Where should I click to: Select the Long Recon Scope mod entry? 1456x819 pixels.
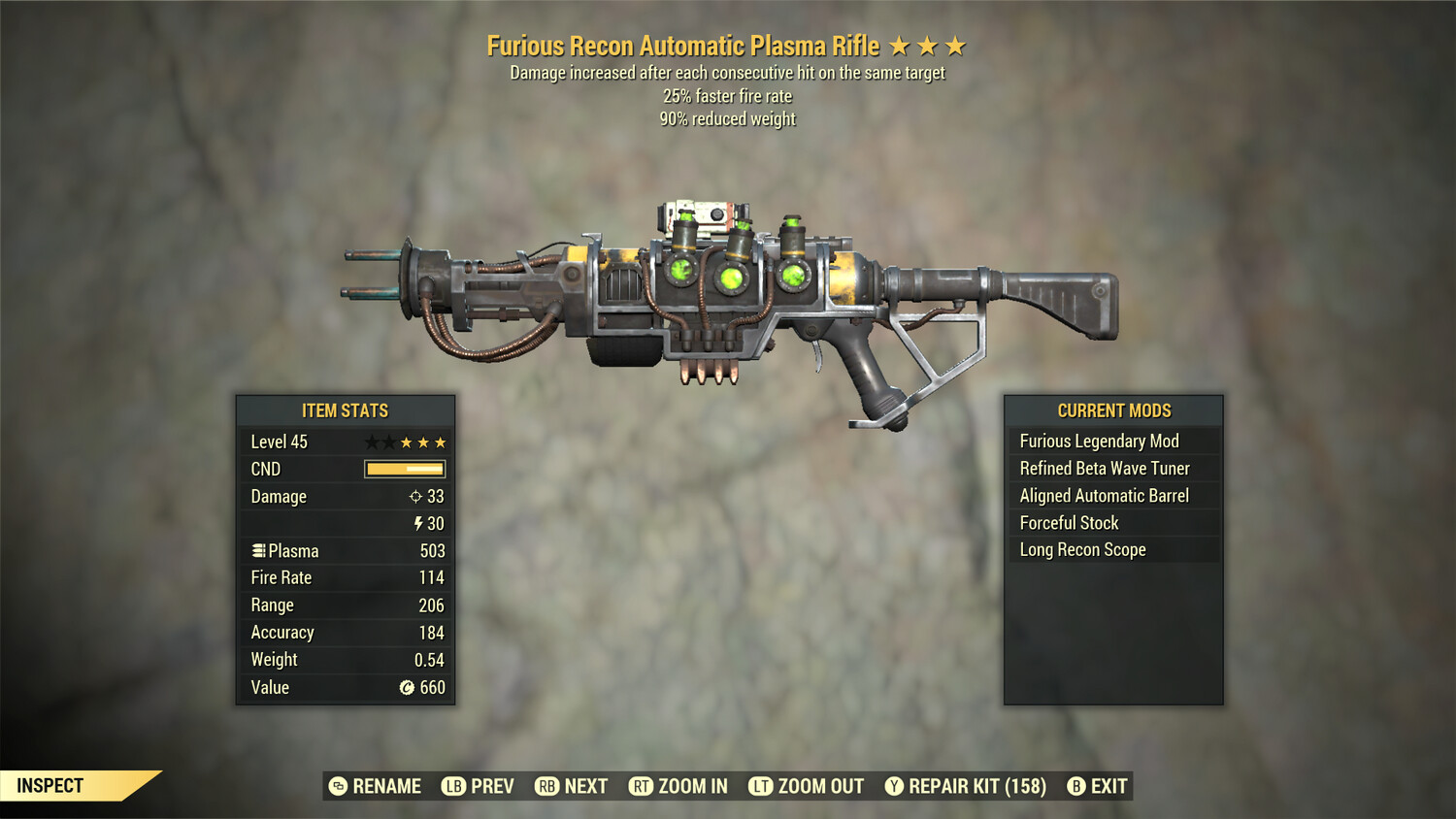point(1082,549)
